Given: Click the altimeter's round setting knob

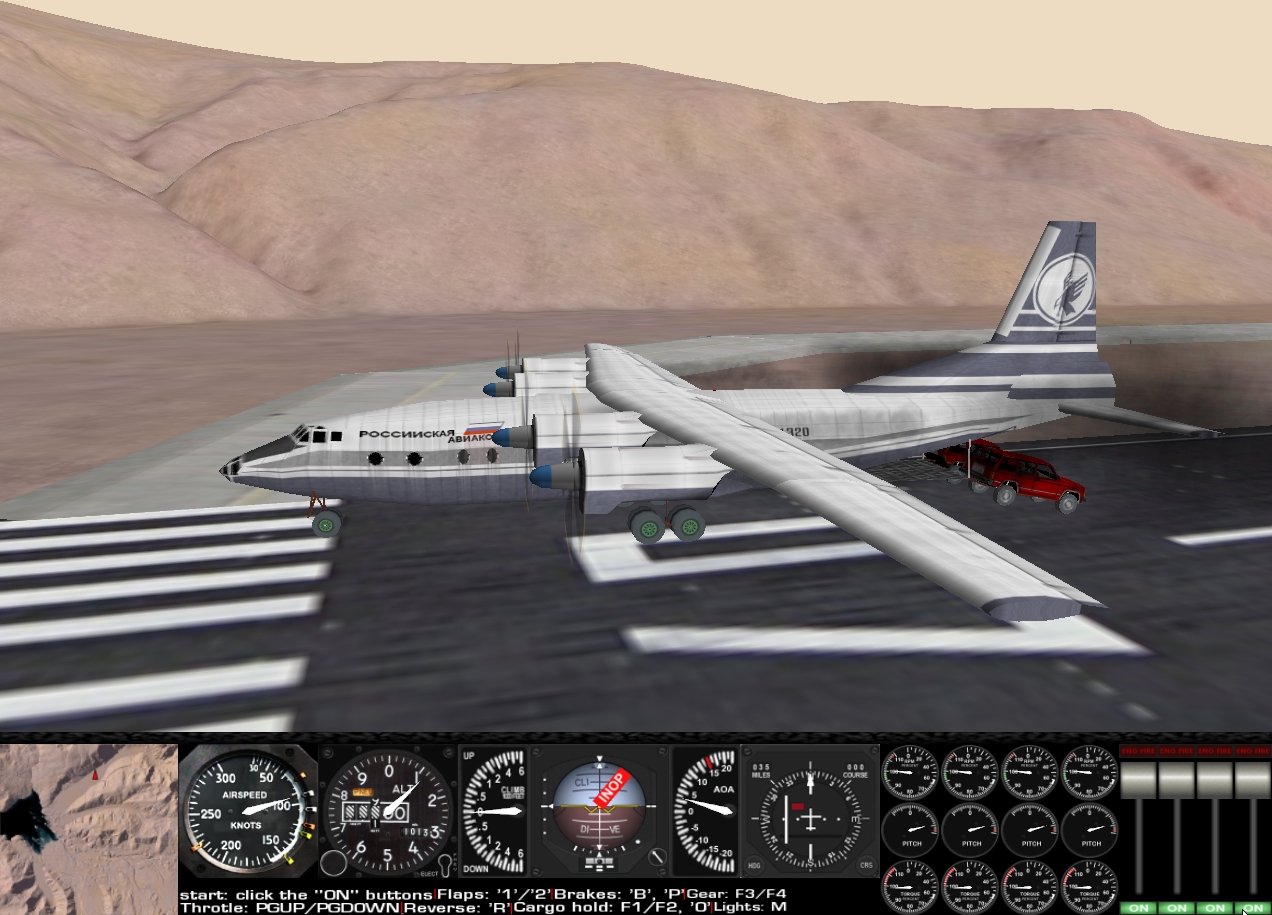Looking at the screenshot, I should [x=335, y=862].
